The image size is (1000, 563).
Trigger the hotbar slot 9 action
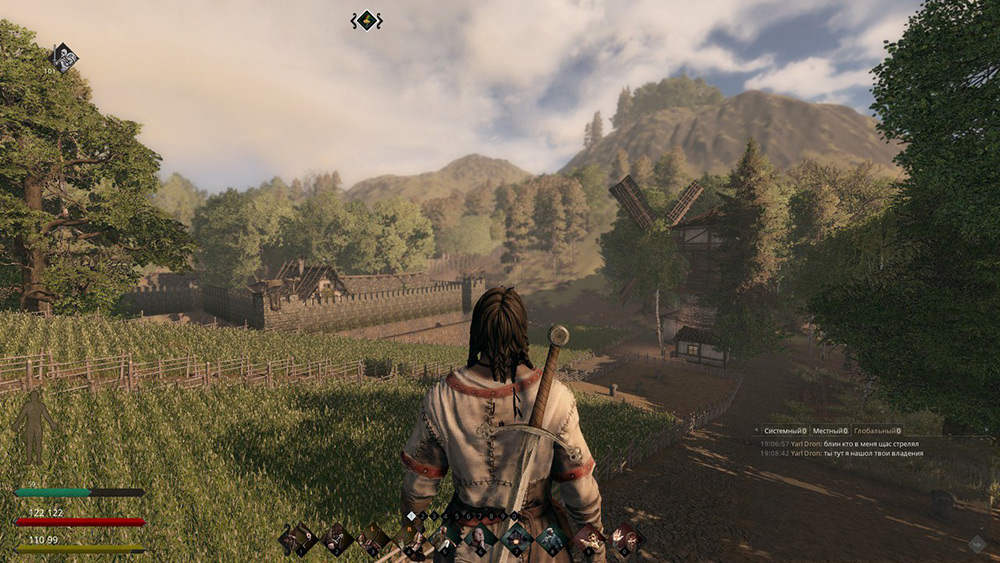tap(589, 539)
